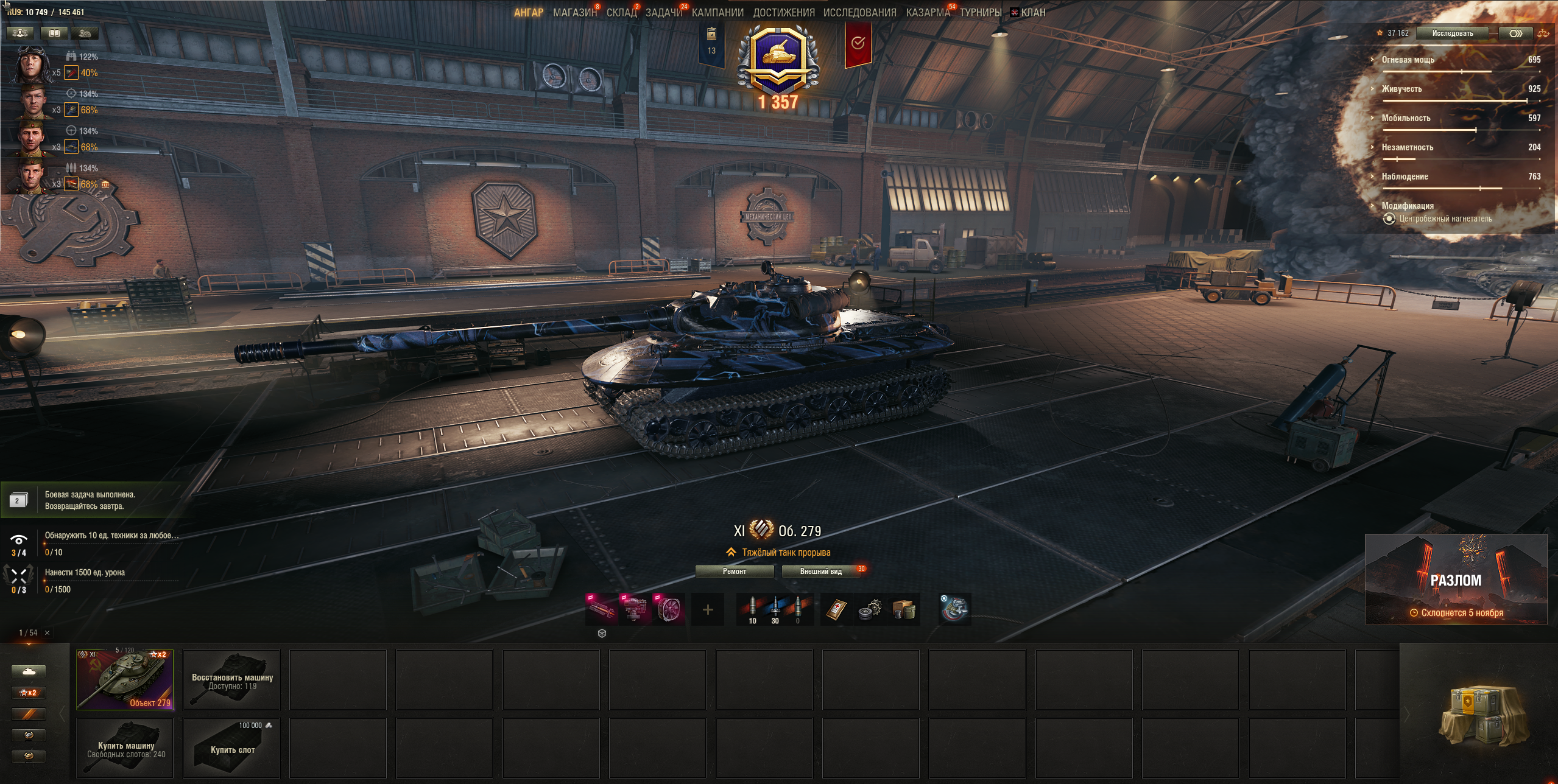Switch to the КАЗАРМА barracks tab

[927, 13]
